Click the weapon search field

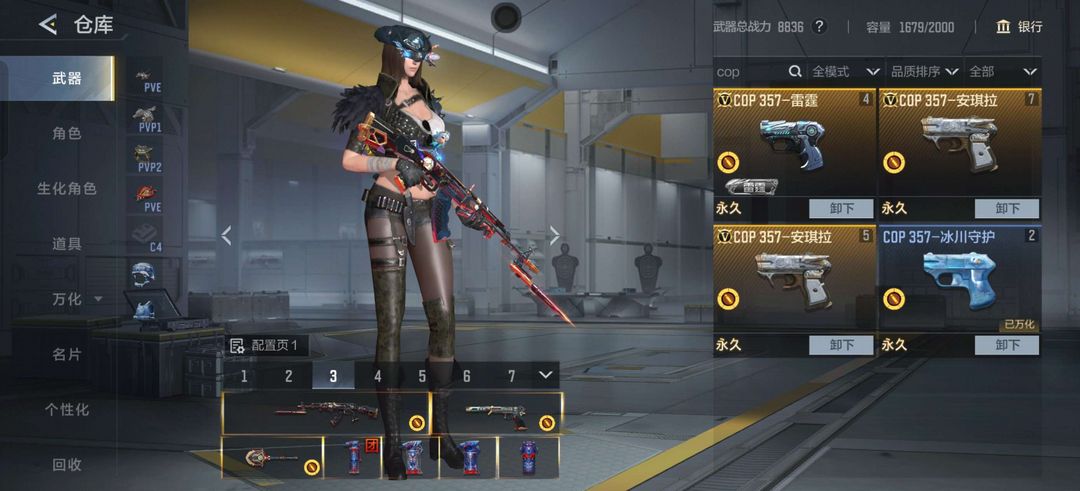coord(750,72)
